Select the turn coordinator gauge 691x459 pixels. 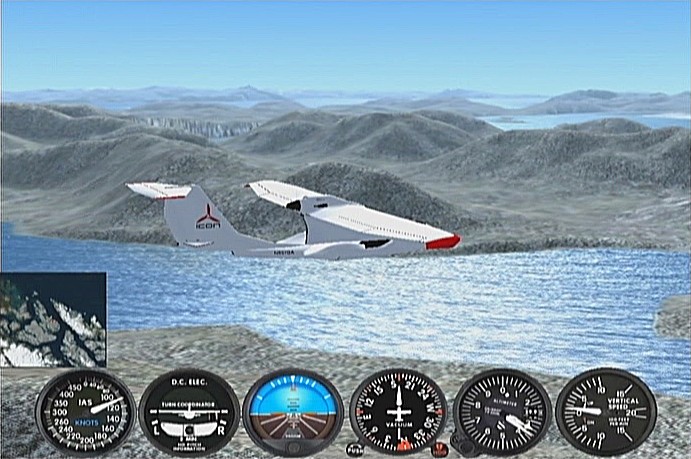[x=189, y=412]
